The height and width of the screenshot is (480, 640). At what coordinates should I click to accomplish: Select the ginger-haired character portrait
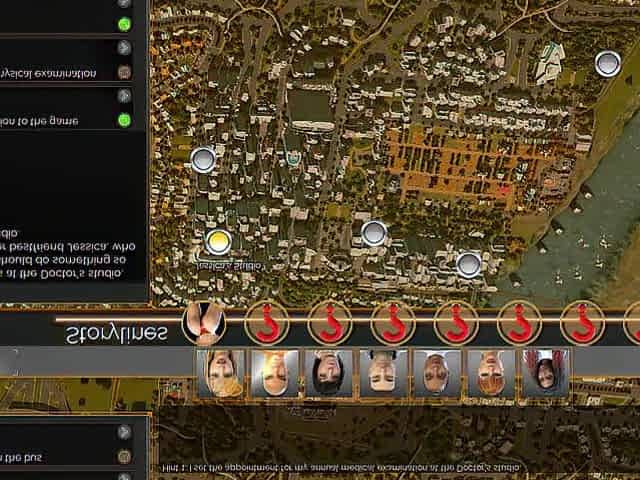coord(491,373)
